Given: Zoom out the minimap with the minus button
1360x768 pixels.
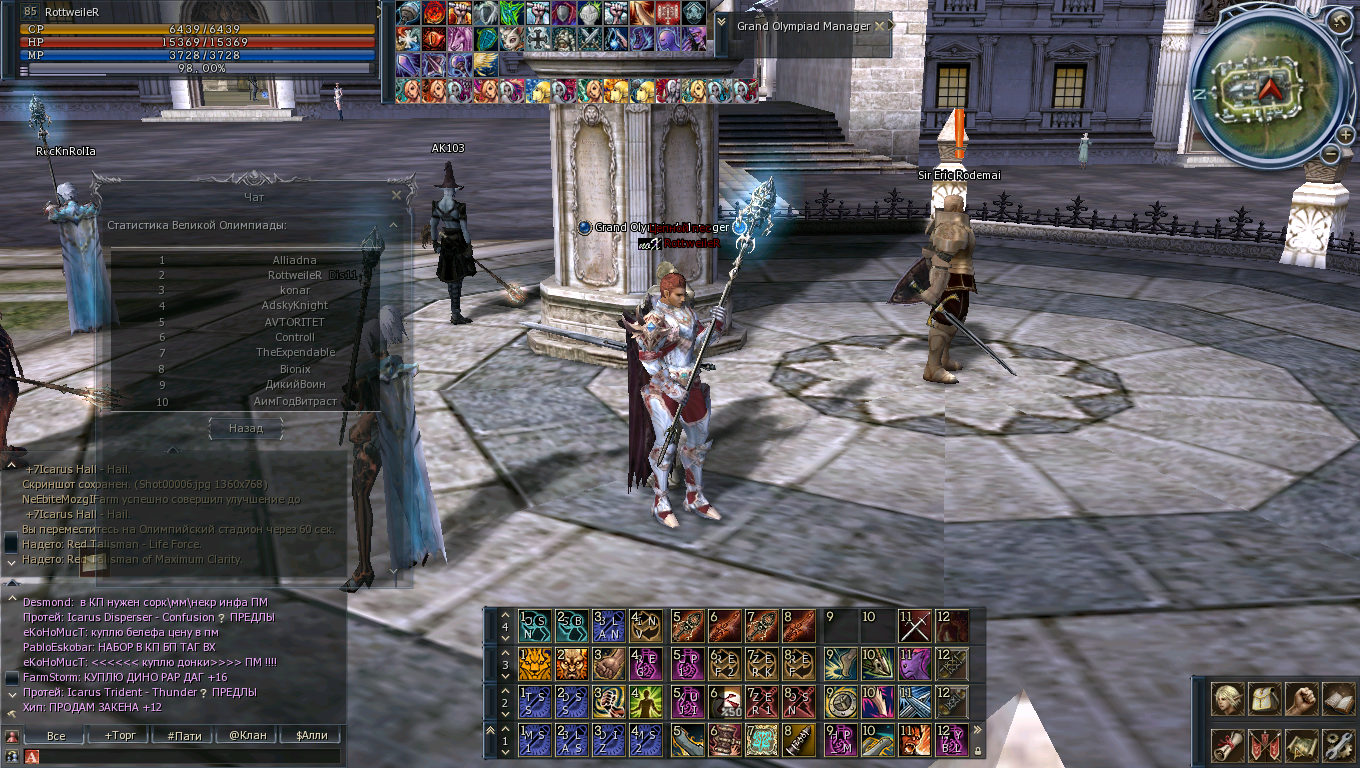Looking at the screenshot, I should point(1331,154).
